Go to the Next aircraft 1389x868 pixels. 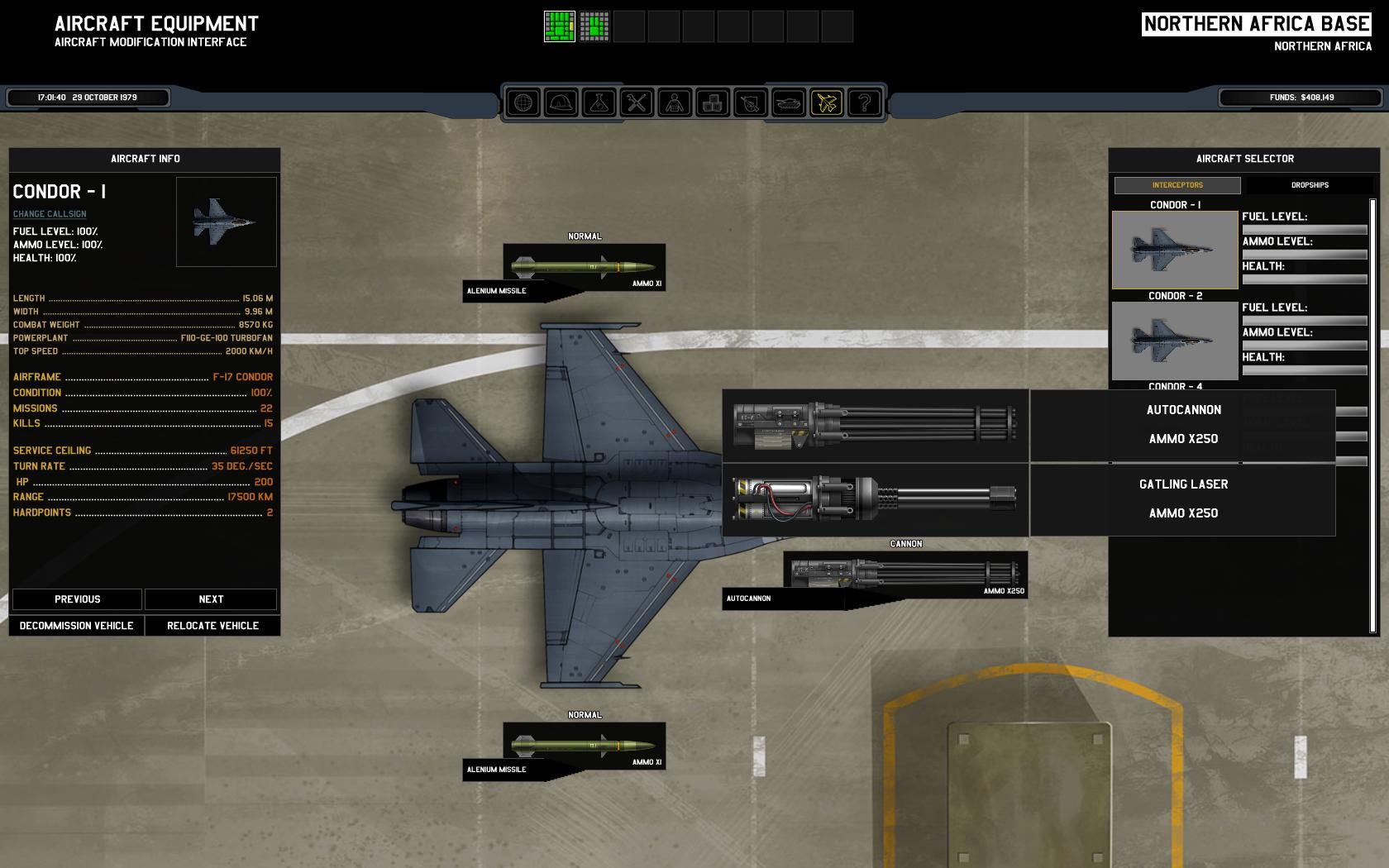[x=211, y=599]
